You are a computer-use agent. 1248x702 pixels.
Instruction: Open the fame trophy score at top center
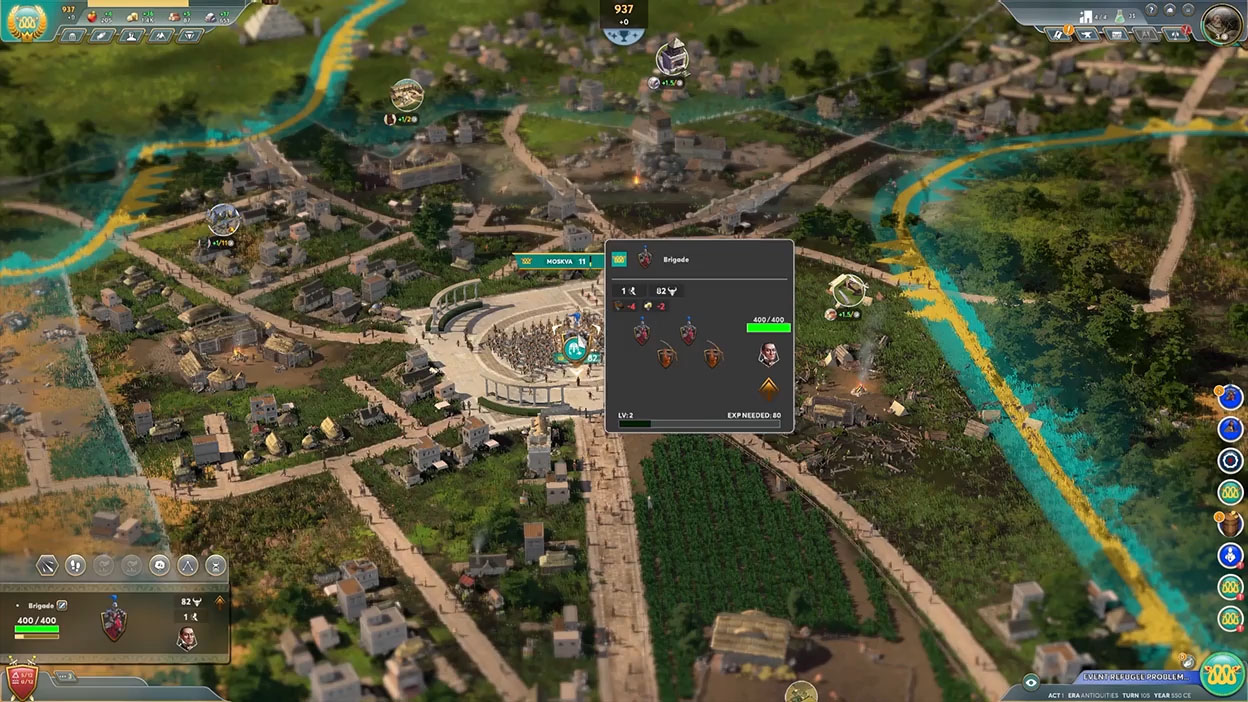624,20
